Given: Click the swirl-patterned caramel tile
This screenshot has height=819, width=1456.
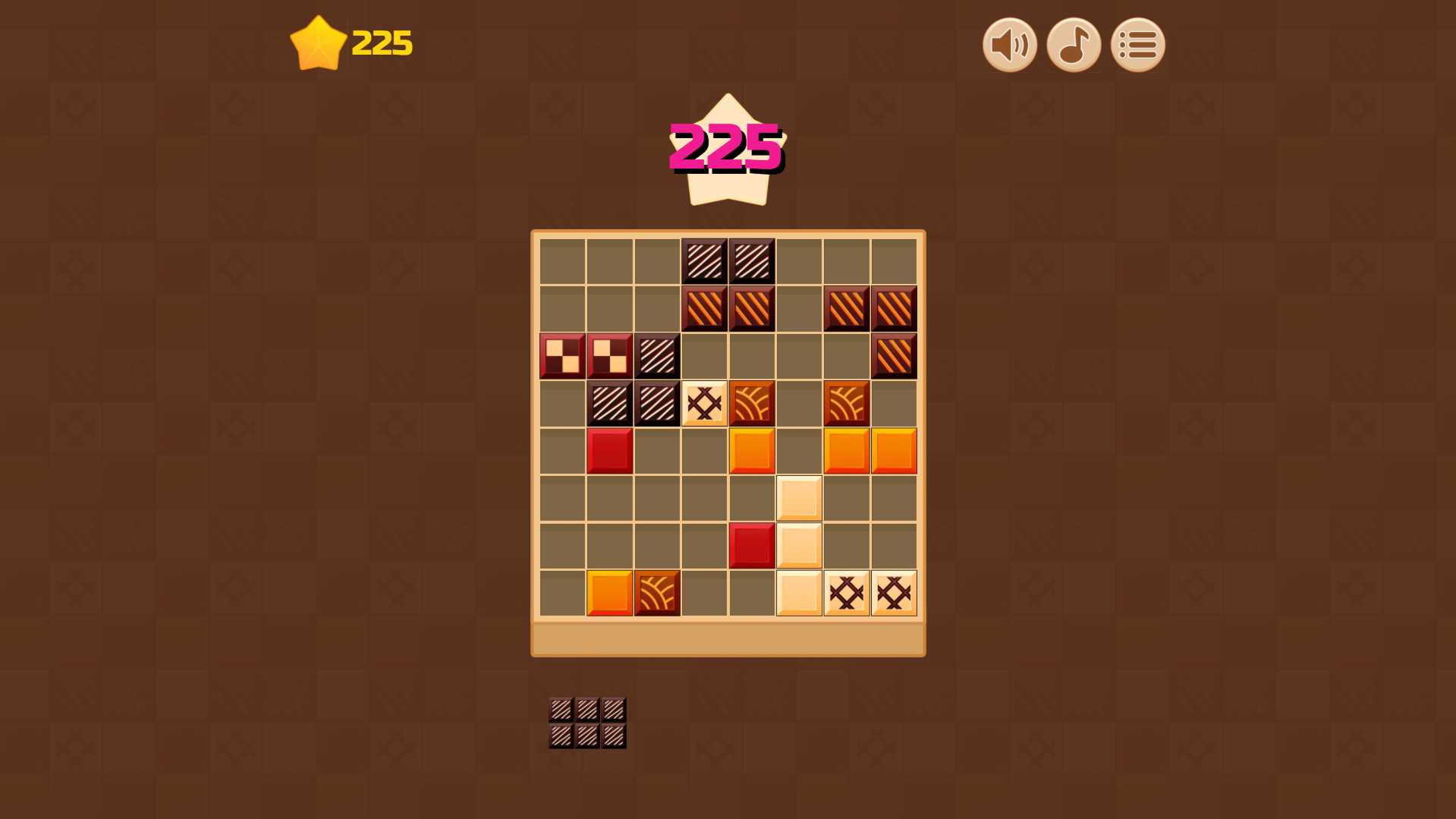Looking at the screenshot, I should [752, 402].
